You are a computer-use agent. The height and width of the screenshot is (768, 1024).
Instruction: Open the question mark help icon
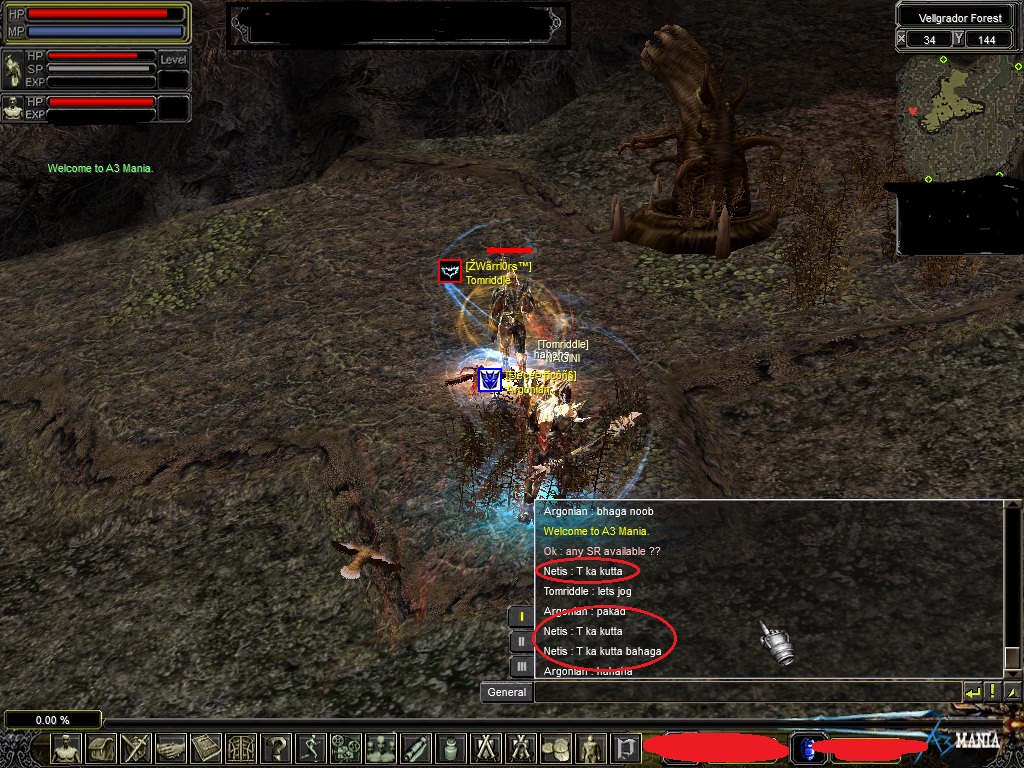(x=277, y=747)
